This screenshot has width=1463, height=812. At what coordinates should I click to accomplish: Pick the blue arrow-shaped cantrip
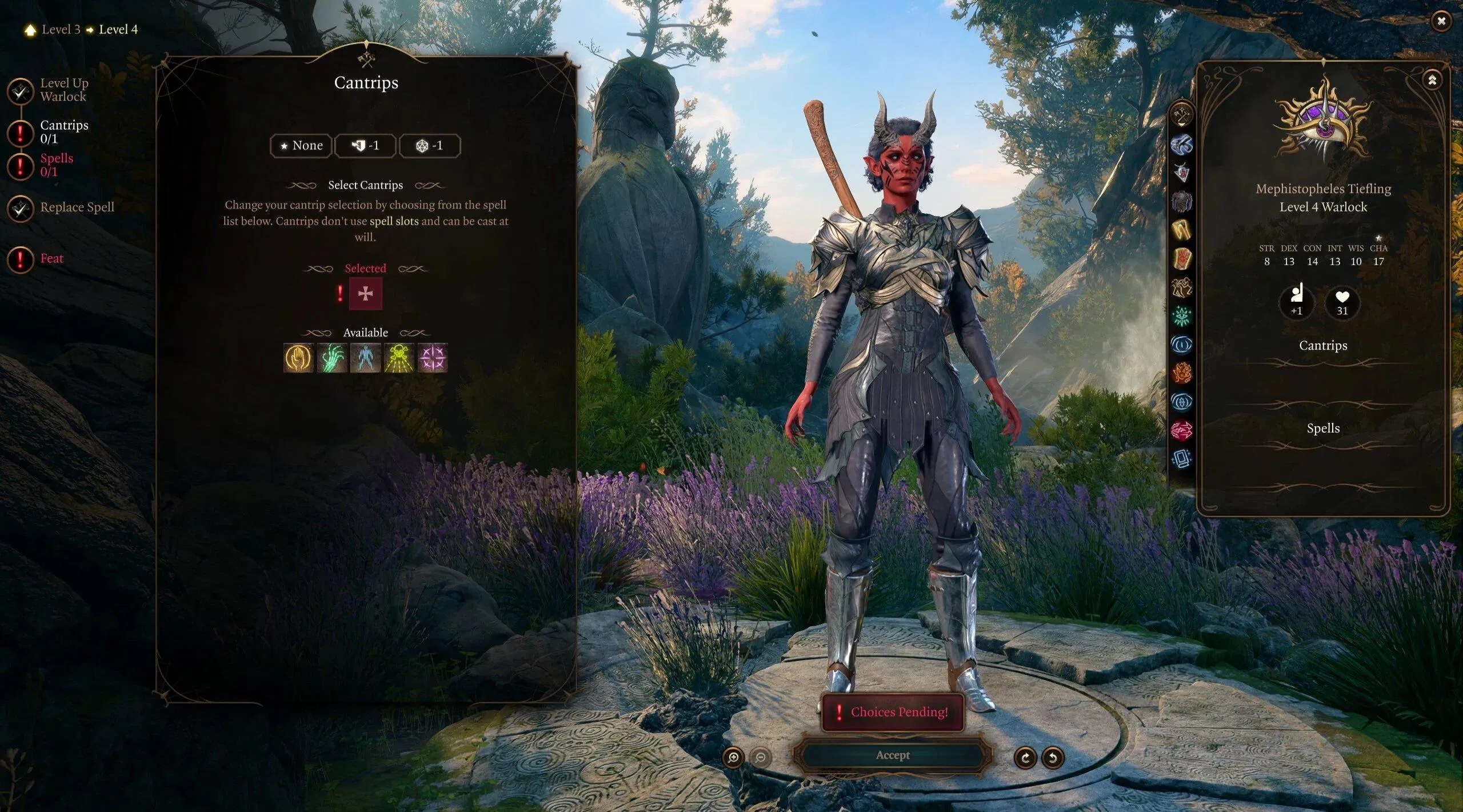point(365,358)
